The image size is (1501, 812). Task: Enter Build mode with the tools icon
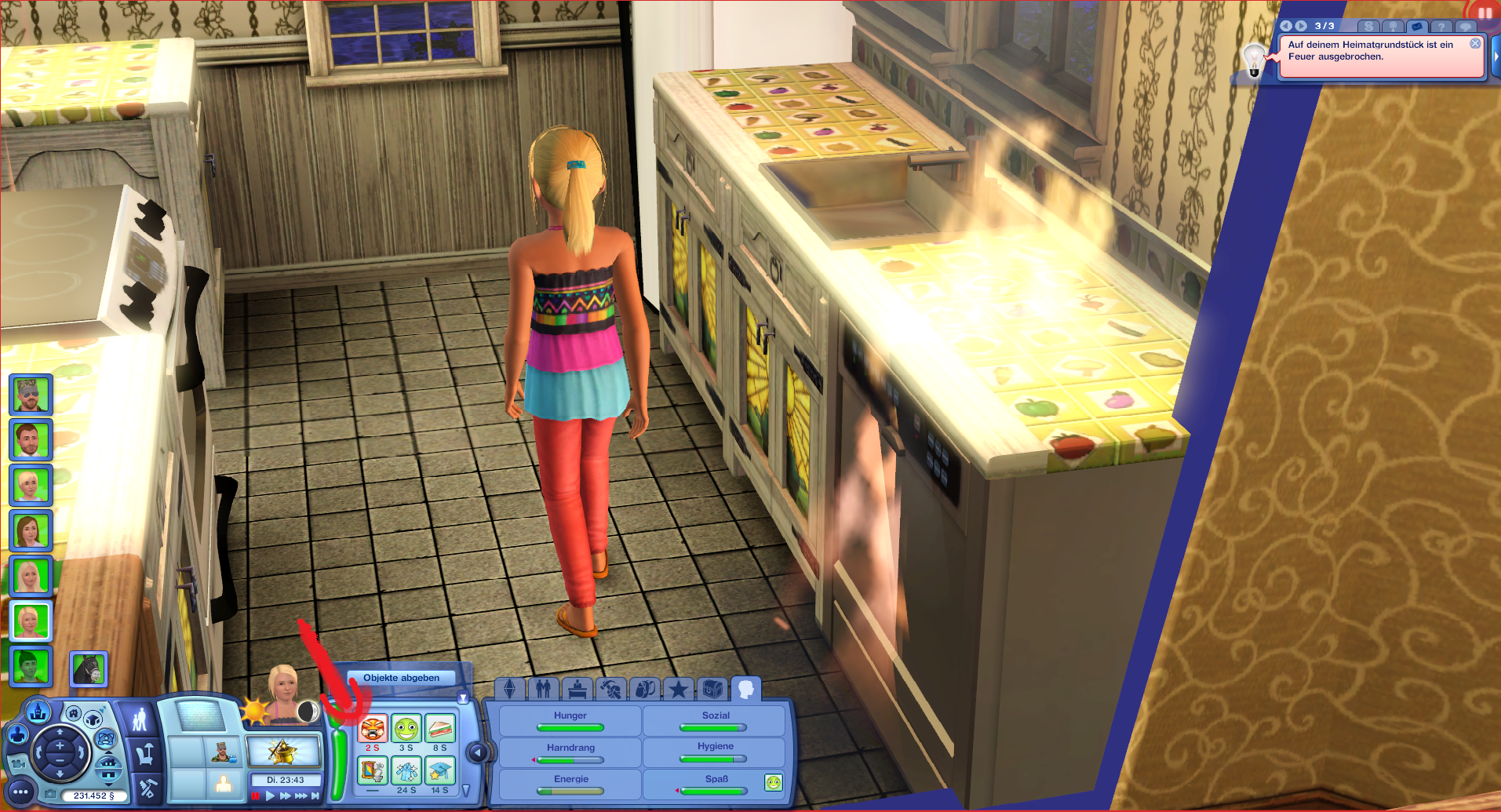pos(147,787)
